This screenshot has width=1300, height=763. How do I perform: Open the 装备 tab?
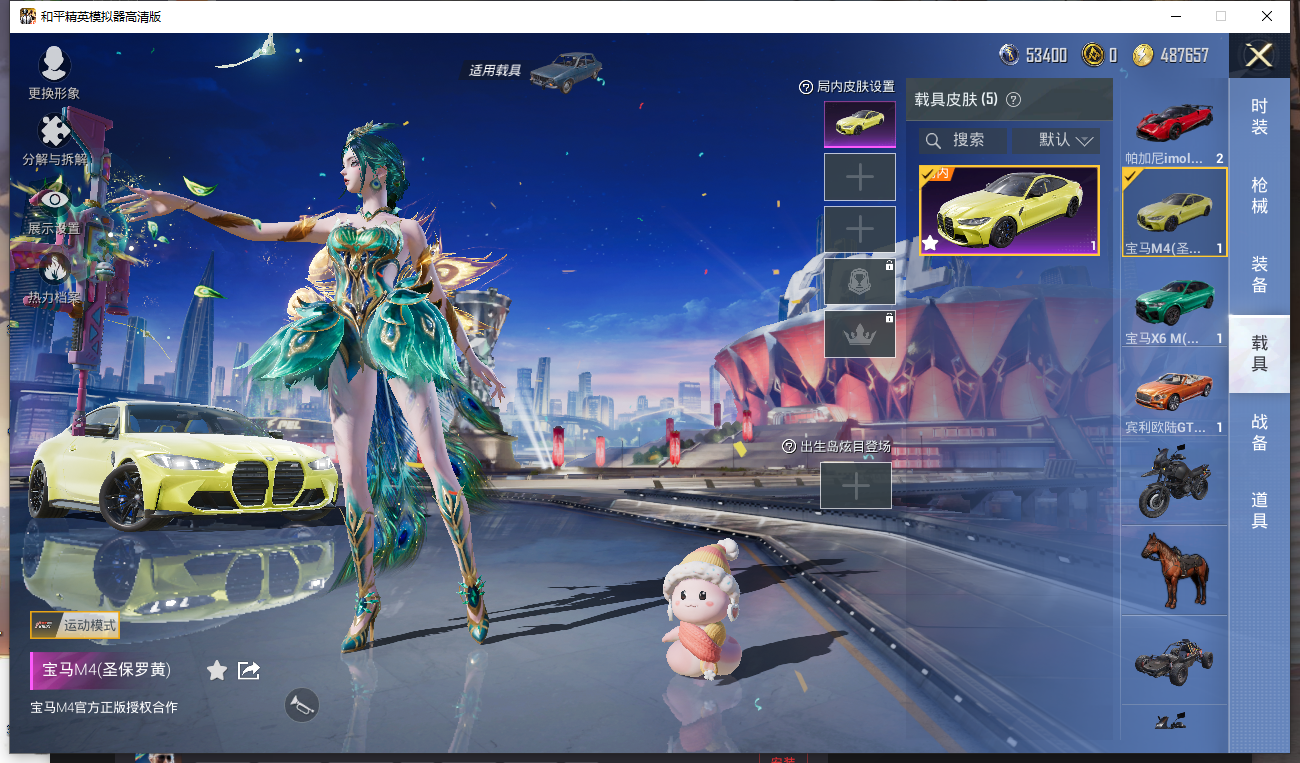pyautogui.click(x=1259, y=274)
